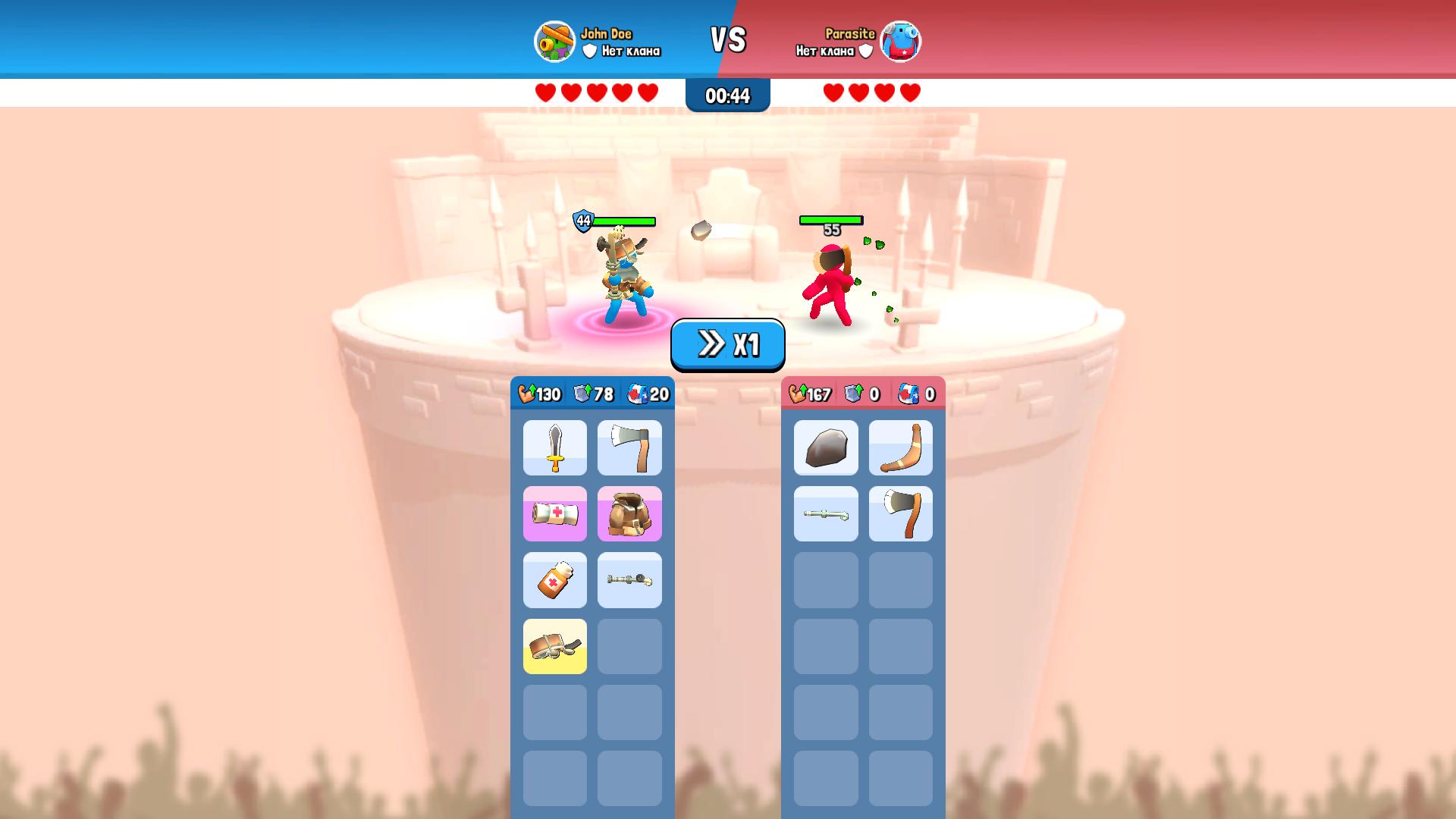Select the spyglass in John Doe's inventory

(629, 580)
